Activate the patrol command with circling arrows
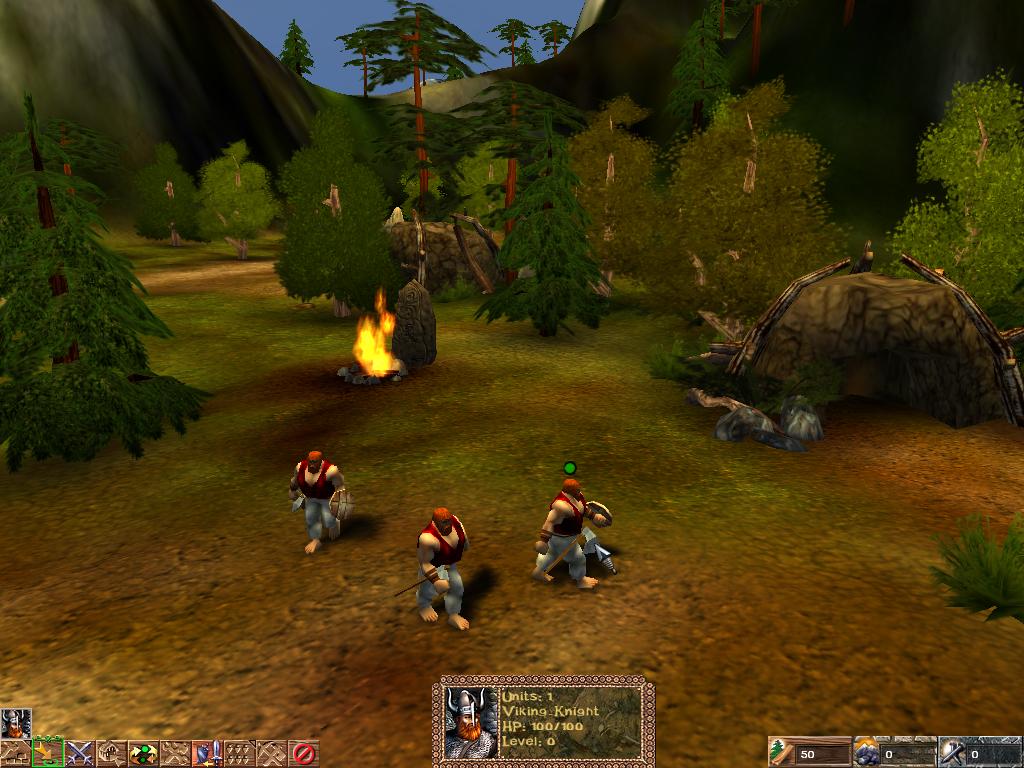This screenshot has height=768, width=1024. click(x=143, y=753)
